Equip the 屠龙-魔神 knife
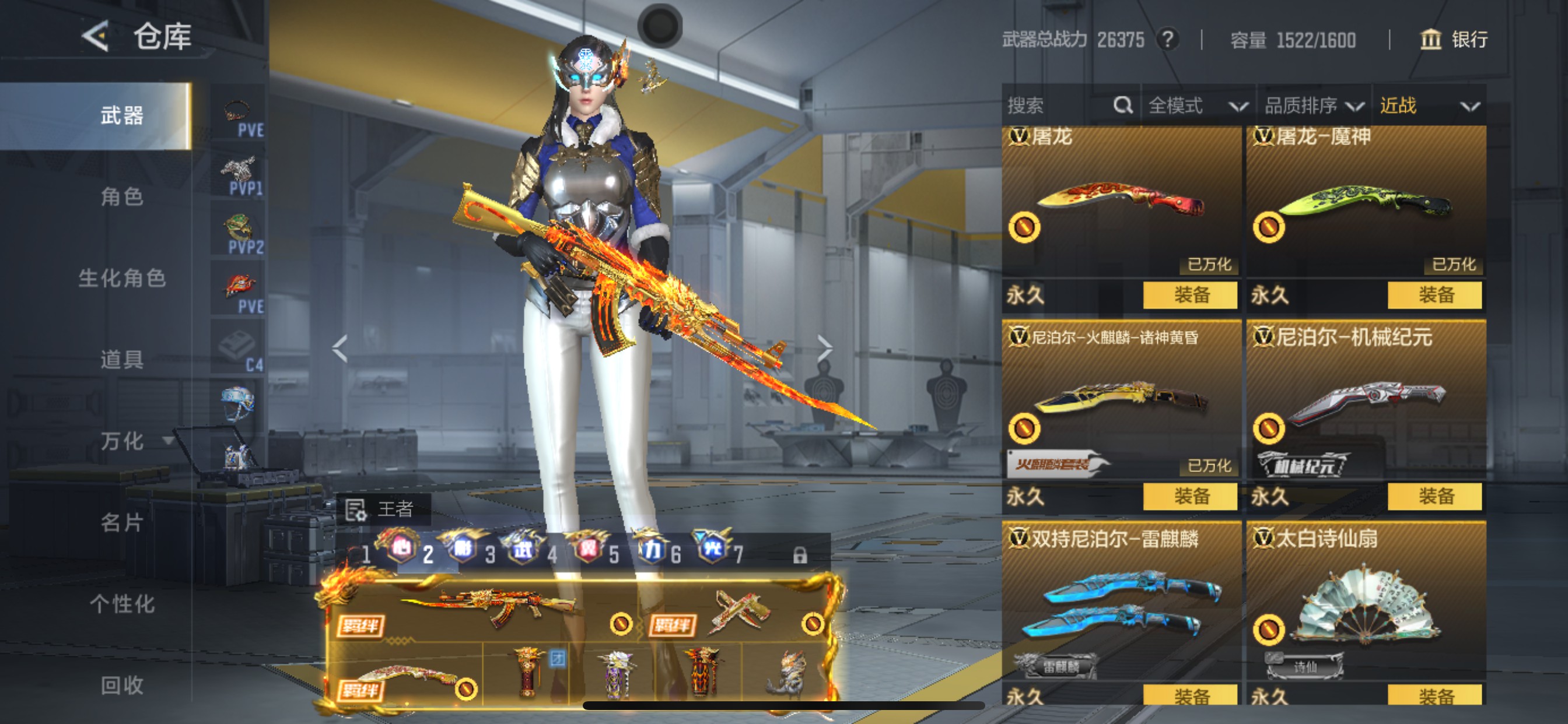The width and height of the screenshot is (1568, 724). (x=1434, y=295)
